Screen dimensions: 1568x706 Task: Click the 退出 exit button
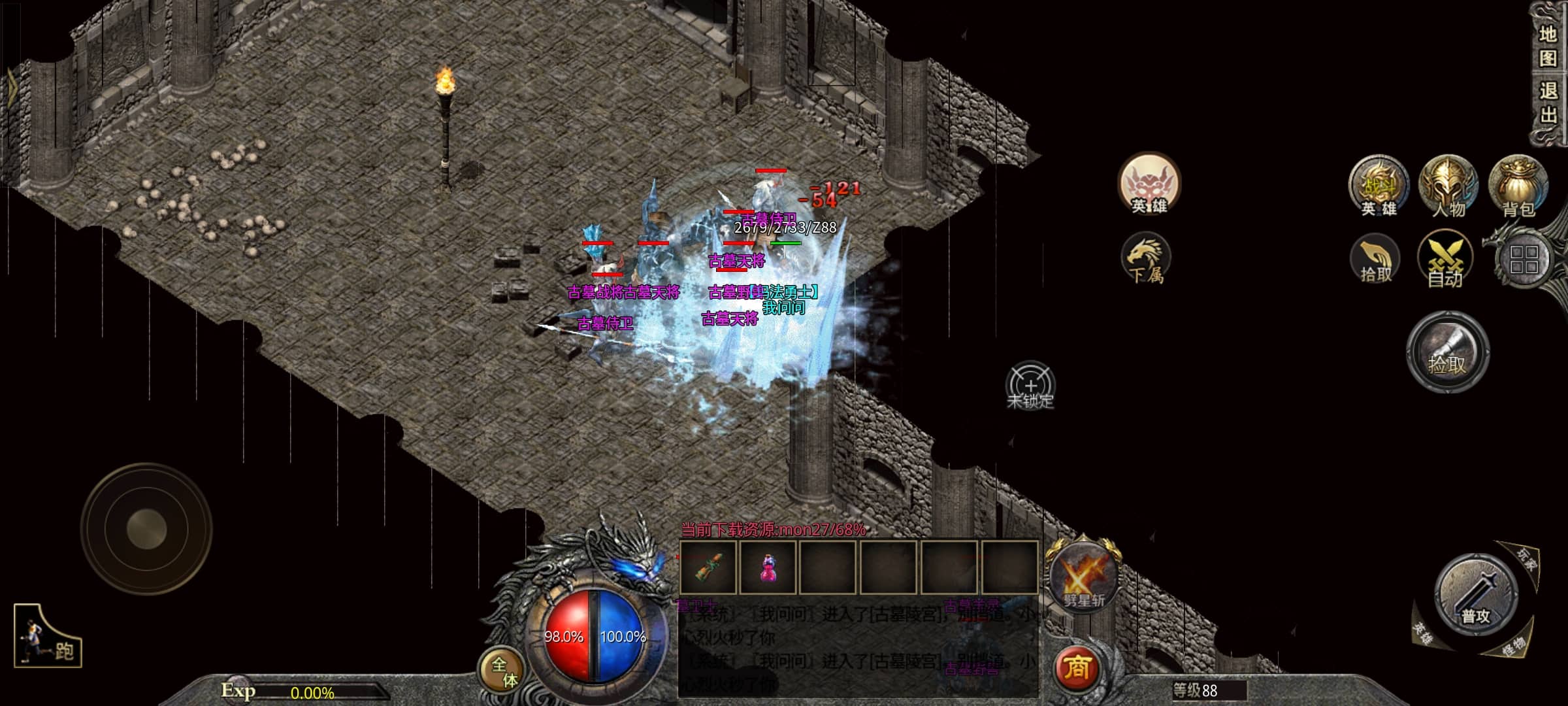coord(1547,103)
